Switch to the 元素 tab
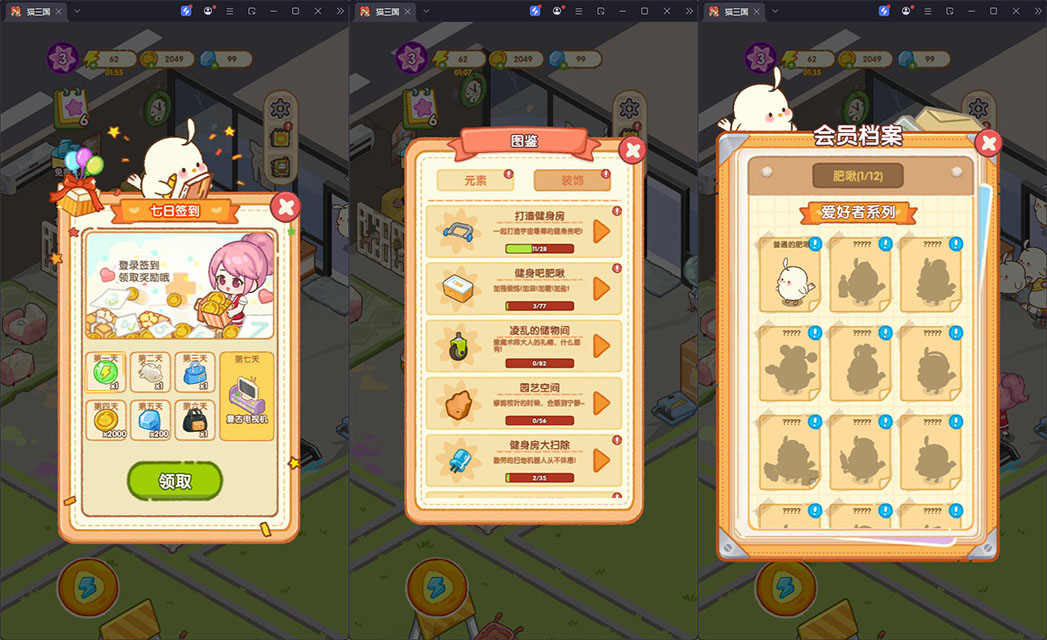Image resolution: width=1047 pixels, height=640 pixels. coord(475,180)
